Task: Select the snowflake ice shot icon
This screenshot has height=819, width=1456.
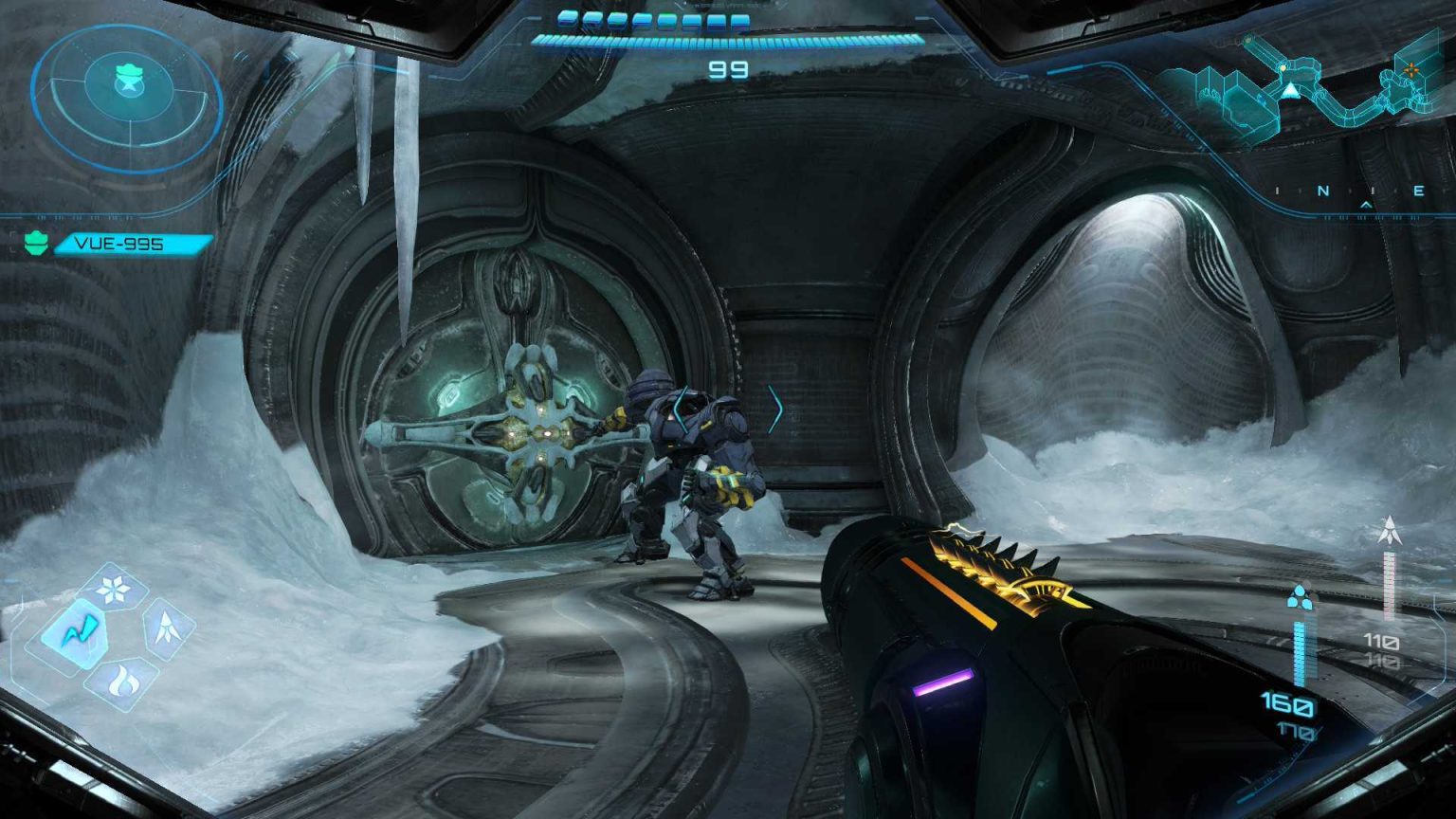Action: click(113, 590)
